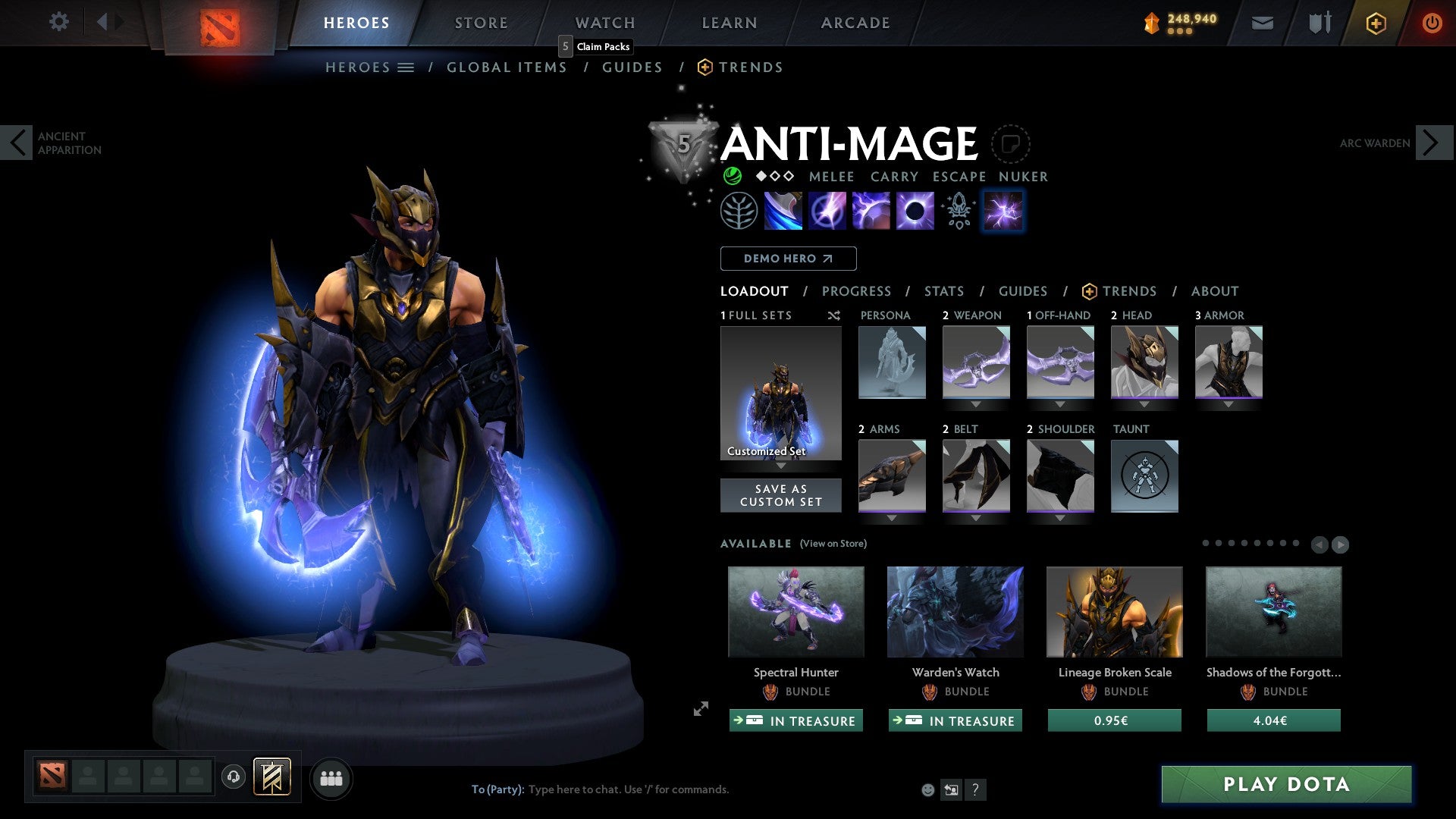Image resolution: width=1456 pixels, height=819 pixels.
Task: Select the Mana Void ultimate icon
Action: pyautogui.click(x=915, y=210)
